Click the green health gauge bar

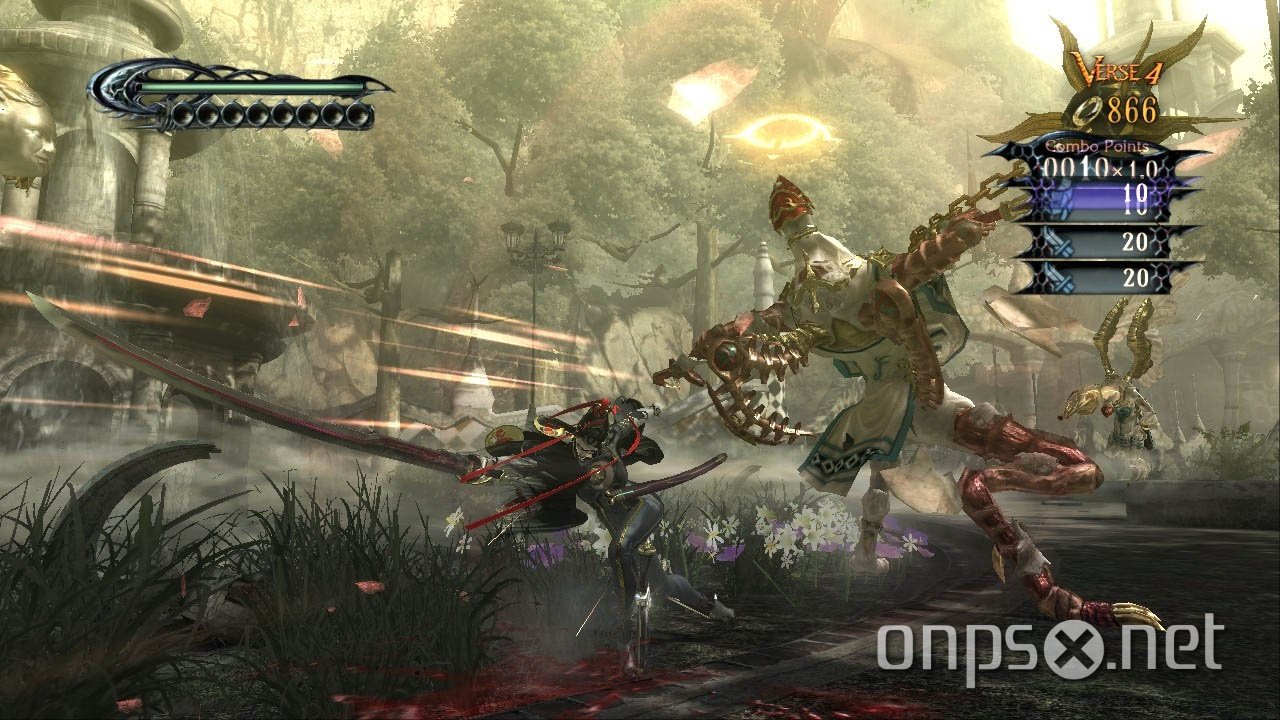pos(242,87)
